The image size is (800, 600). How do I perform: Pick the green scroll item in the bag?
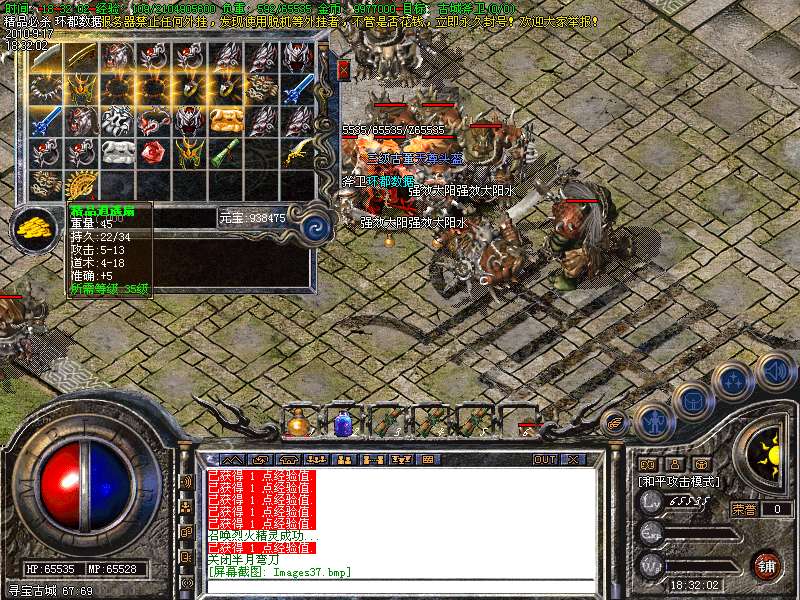coord(225,152)
